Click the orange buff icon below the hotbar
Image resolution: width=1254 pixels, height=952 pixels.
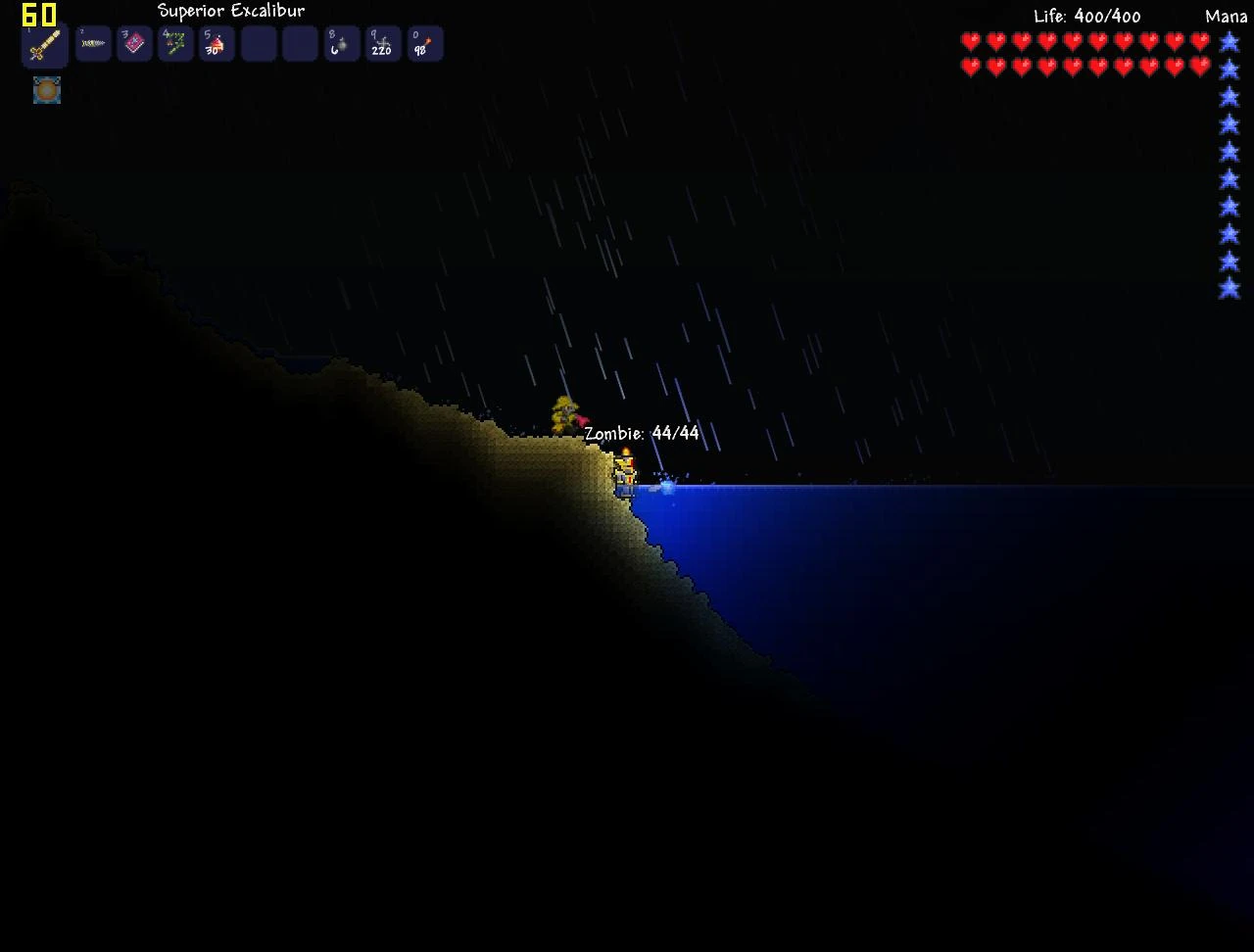tap(46, 91)
